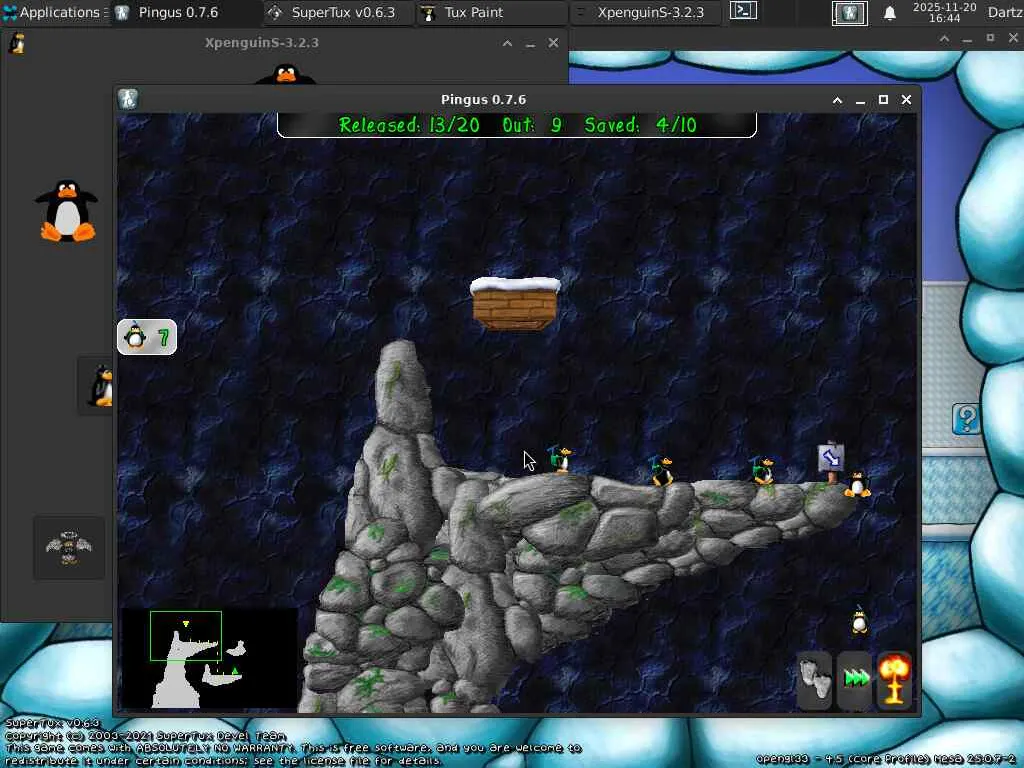
Task: Pause the game with the footprints button
Action: [x=815, y=680]
